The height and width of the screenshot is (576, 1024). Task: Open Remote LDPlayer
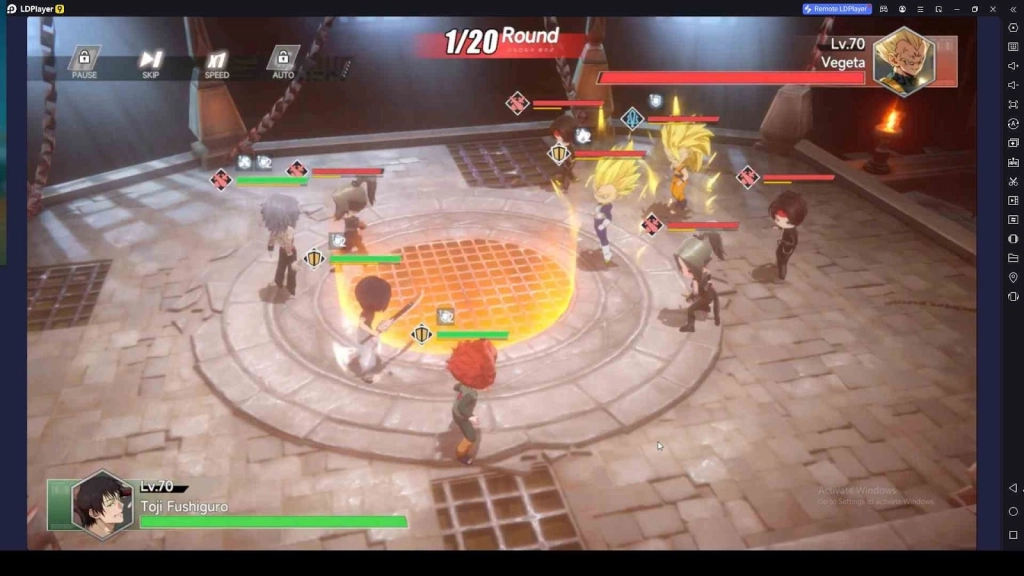click(x=837, y=9)
